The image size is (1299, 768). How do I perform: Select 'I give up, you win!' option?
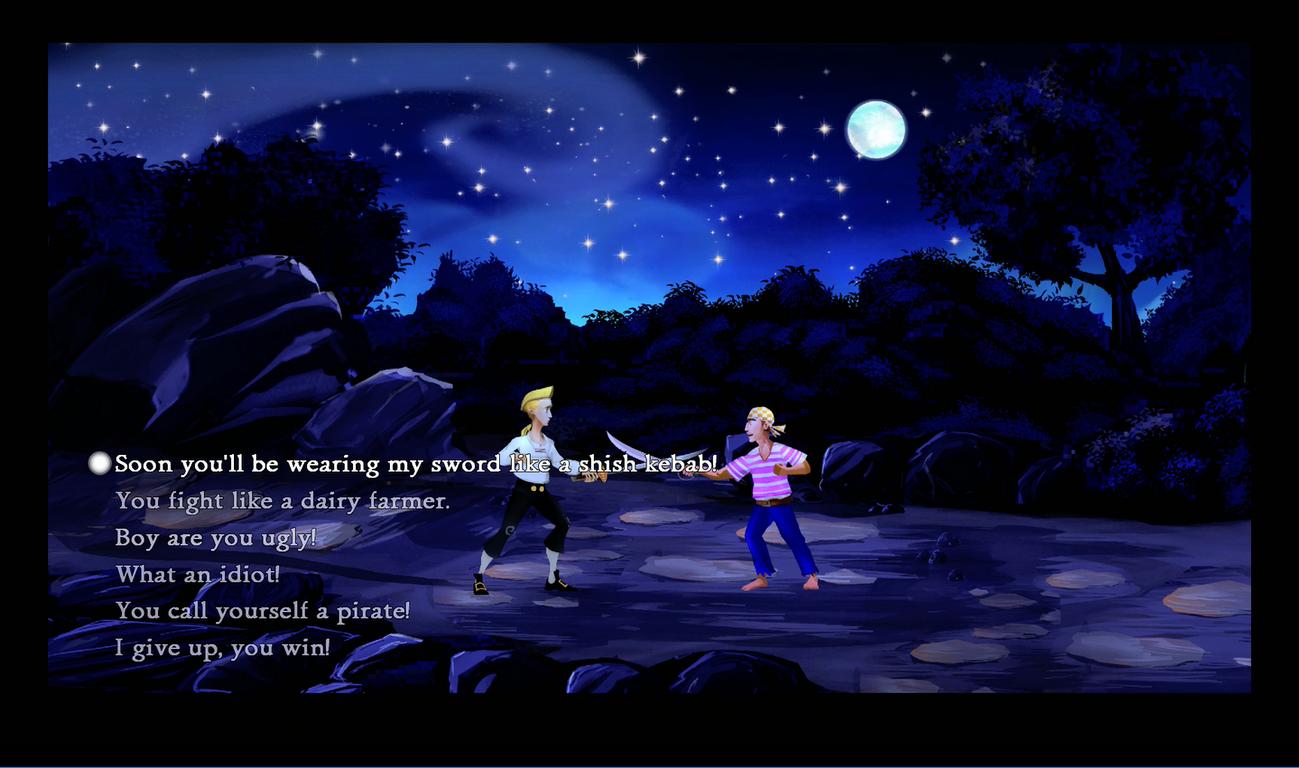pyautogui.click(x=222, y=648)
